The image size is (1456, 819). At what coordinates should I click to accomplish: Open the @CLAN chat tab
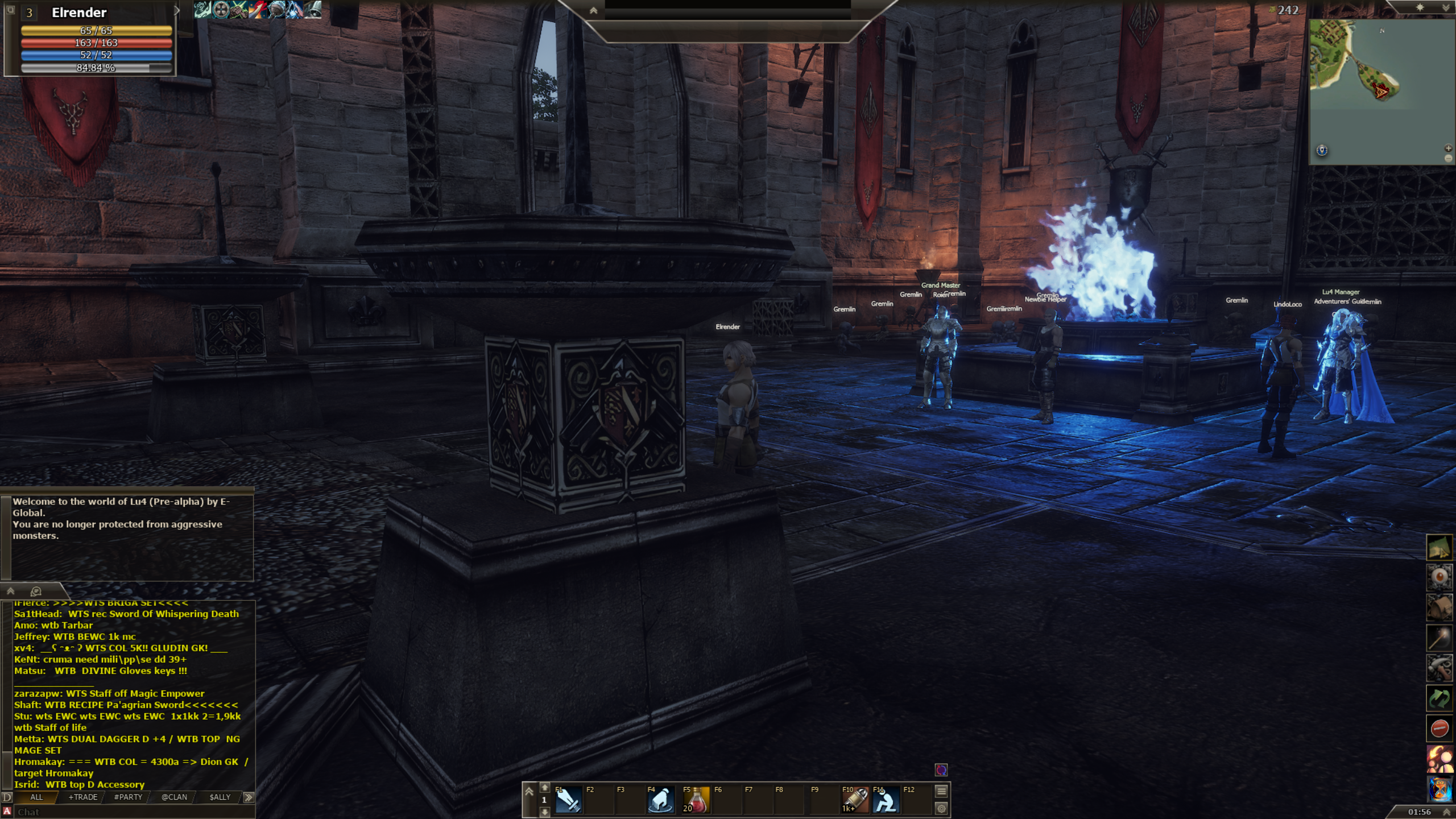pyautogui.click(x=174, y=797)
